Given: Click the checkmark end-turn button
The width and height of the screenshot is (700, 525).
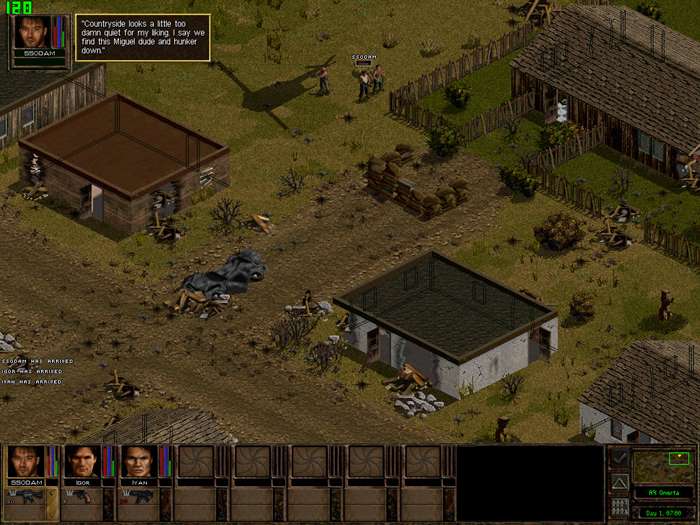Looking at the screenshot, I should pyautogui.click(x=620, y=458).
